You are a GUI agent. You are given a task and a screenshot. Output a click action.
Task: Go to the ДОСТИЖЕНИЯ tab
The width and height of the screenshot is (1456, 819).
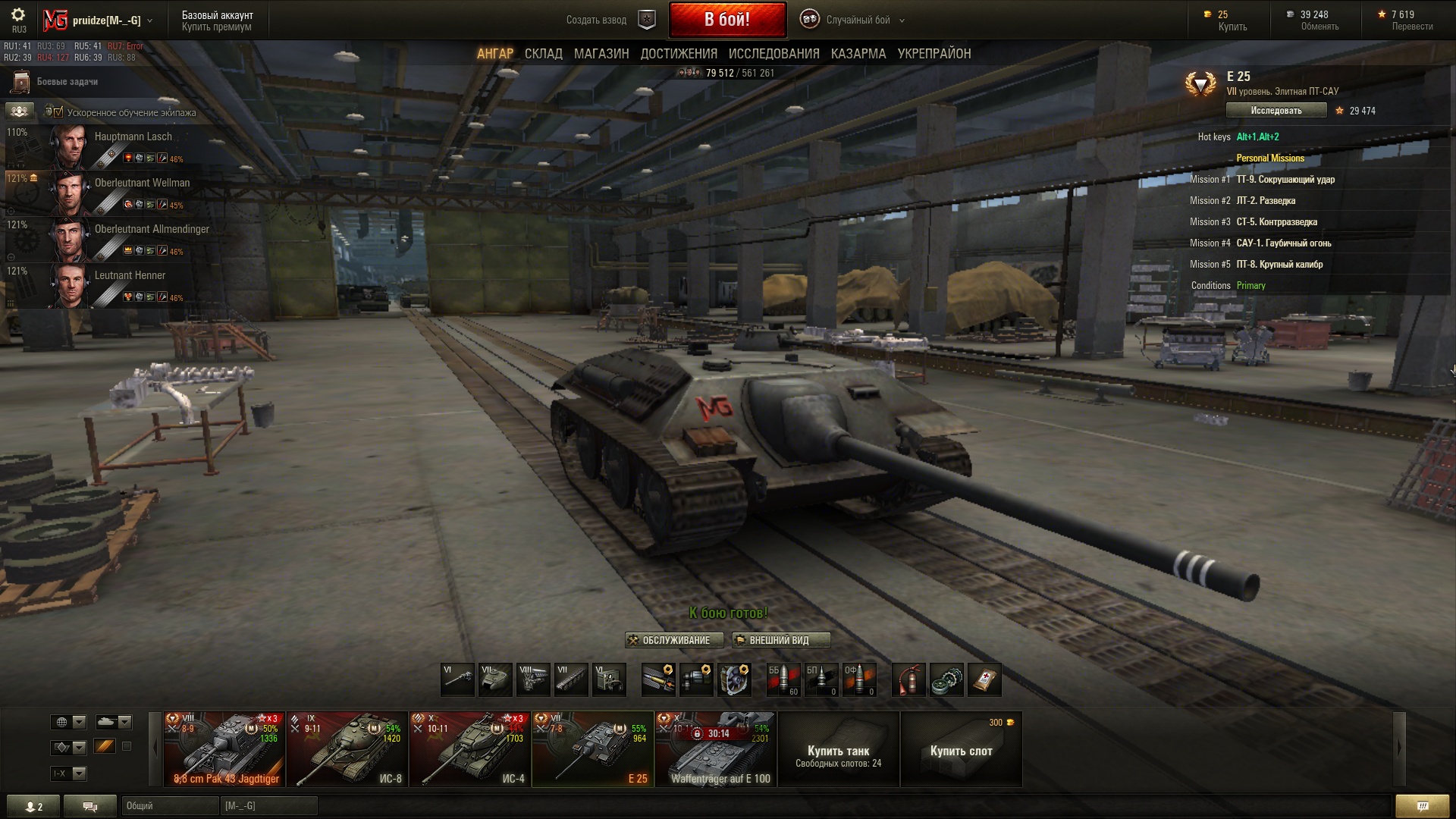[679, 54]
